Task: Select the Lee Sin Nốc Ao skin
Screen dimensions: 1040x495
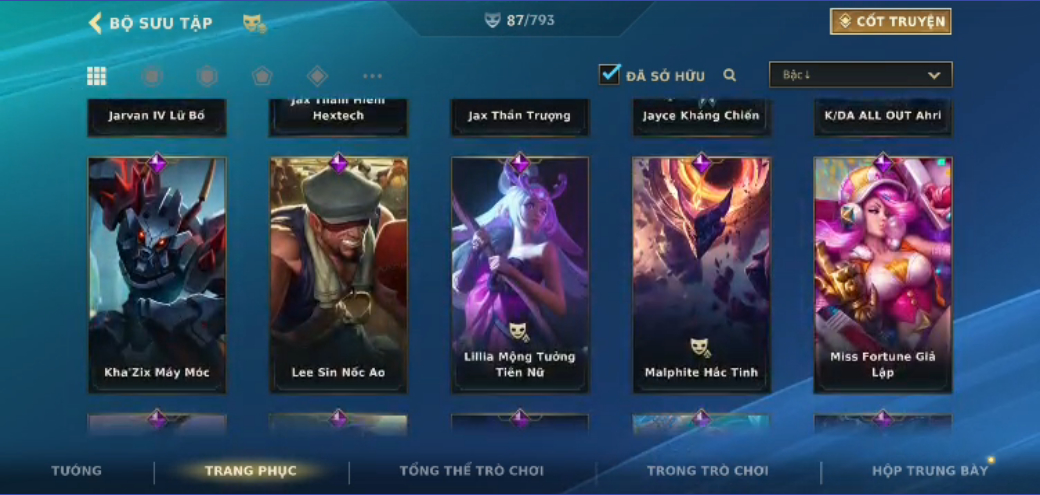Action: [338, 275]
